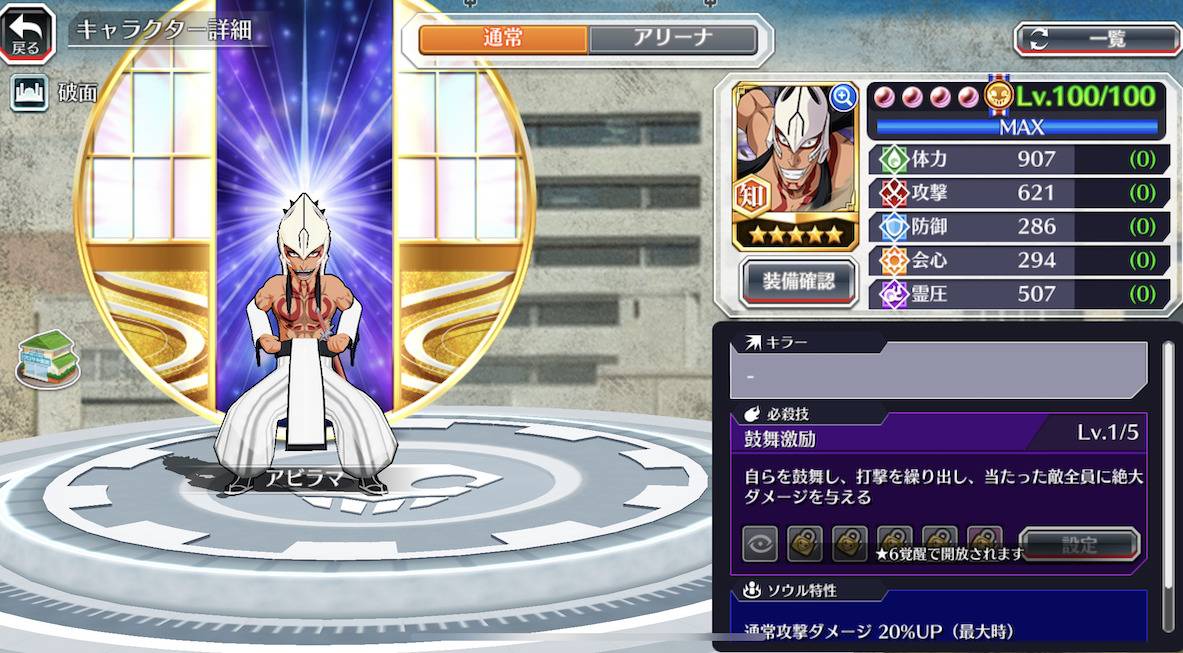Screen dimensions: 1183x653
Task: Click the eye icon under the special move
Action: point(760,544)
